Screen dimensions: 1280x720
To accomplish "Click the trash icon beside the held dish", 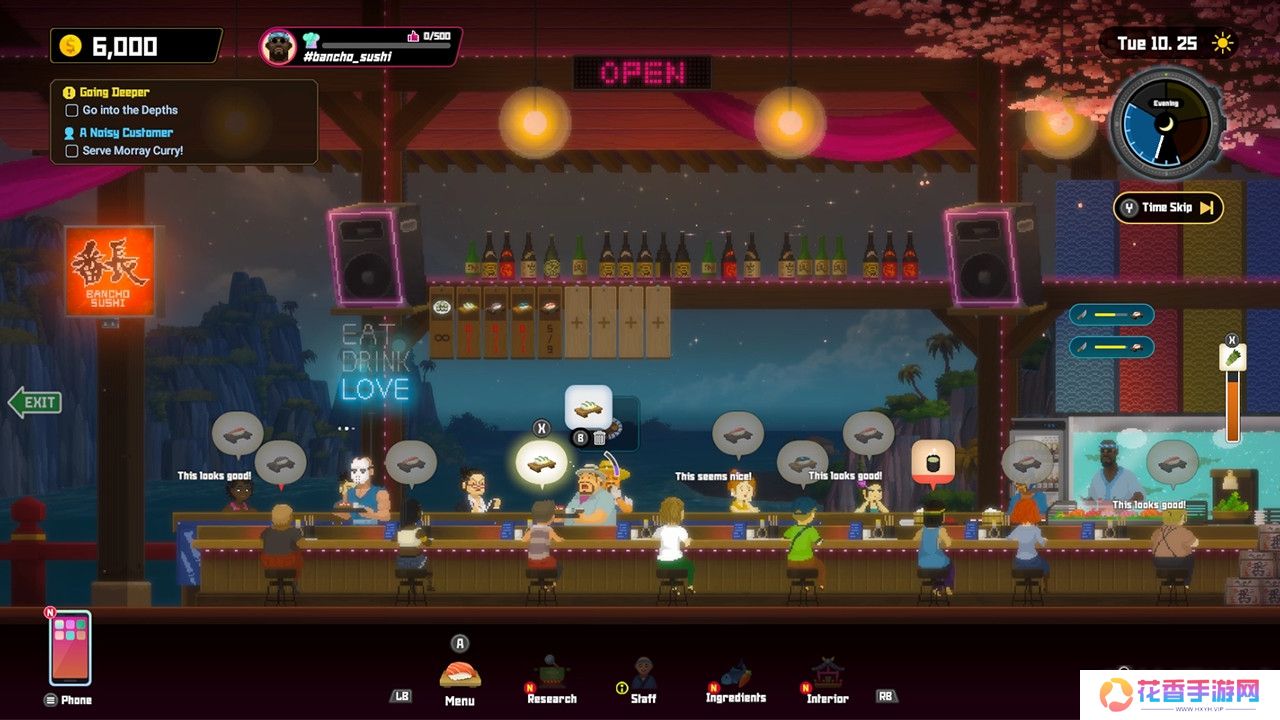I will coord(599,437).
